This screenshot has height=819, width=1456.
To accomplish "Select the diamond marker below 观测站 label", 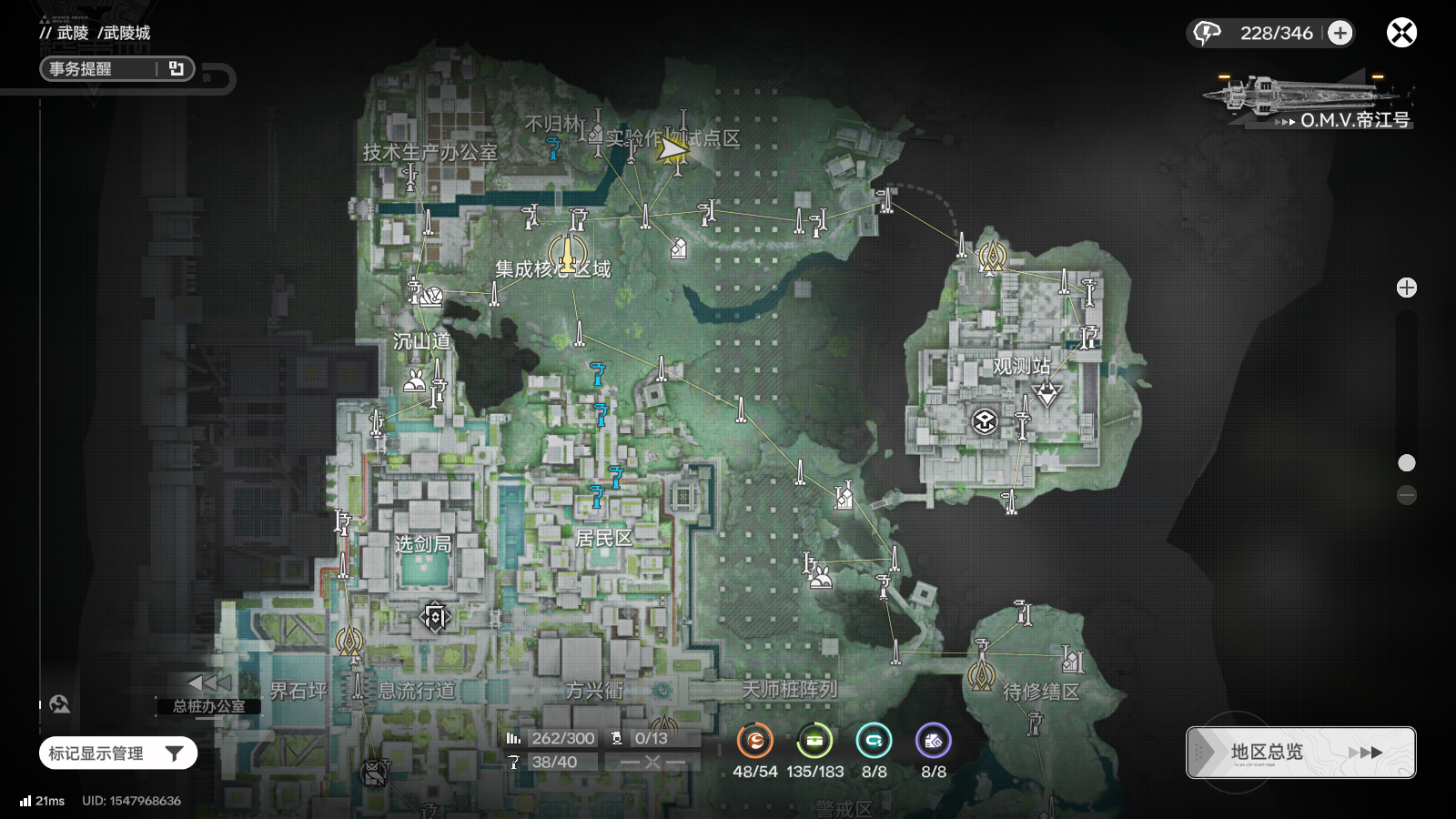I will point(1047,393).
